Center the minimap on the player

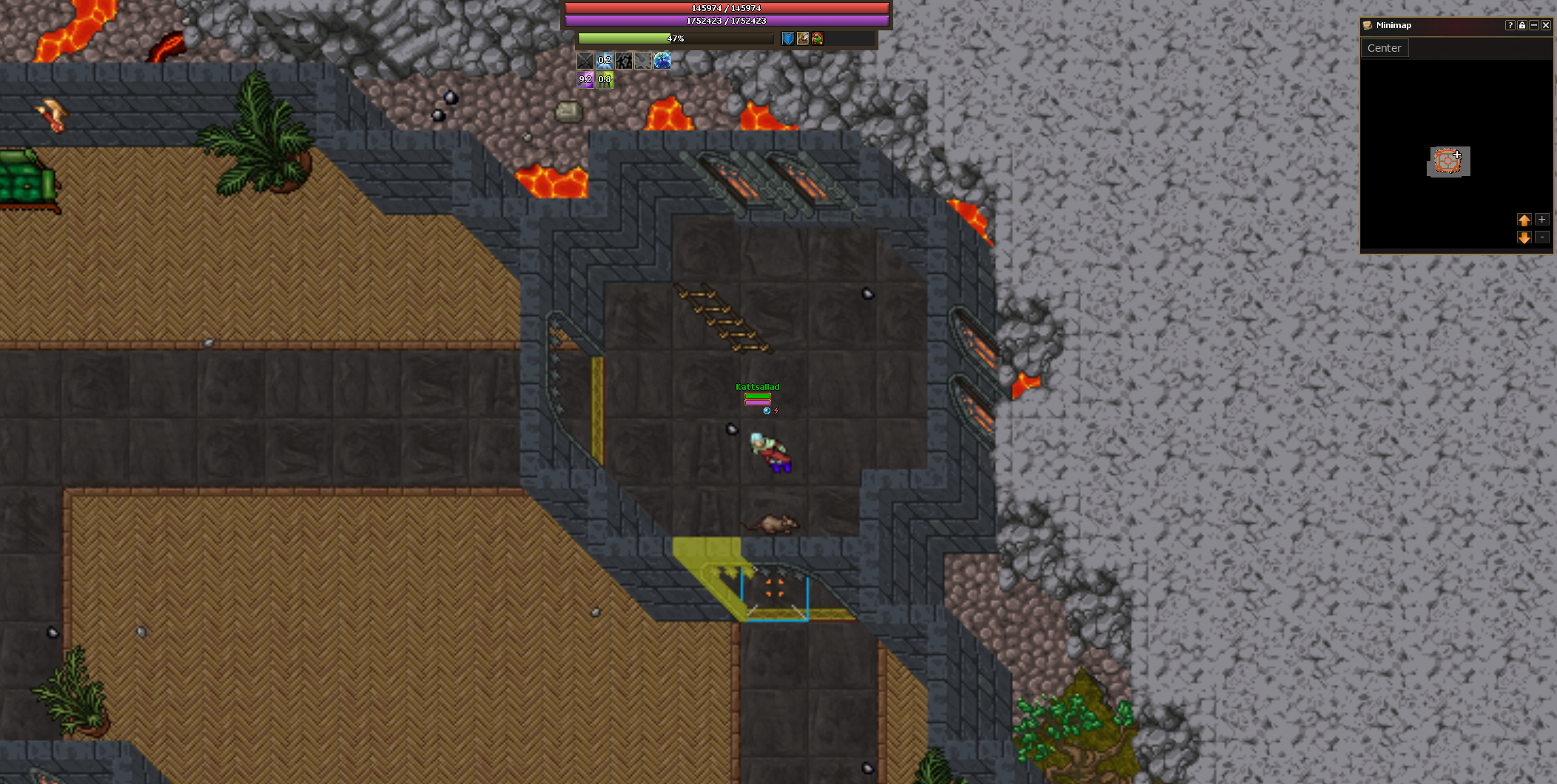click(x=1384, y=48)
